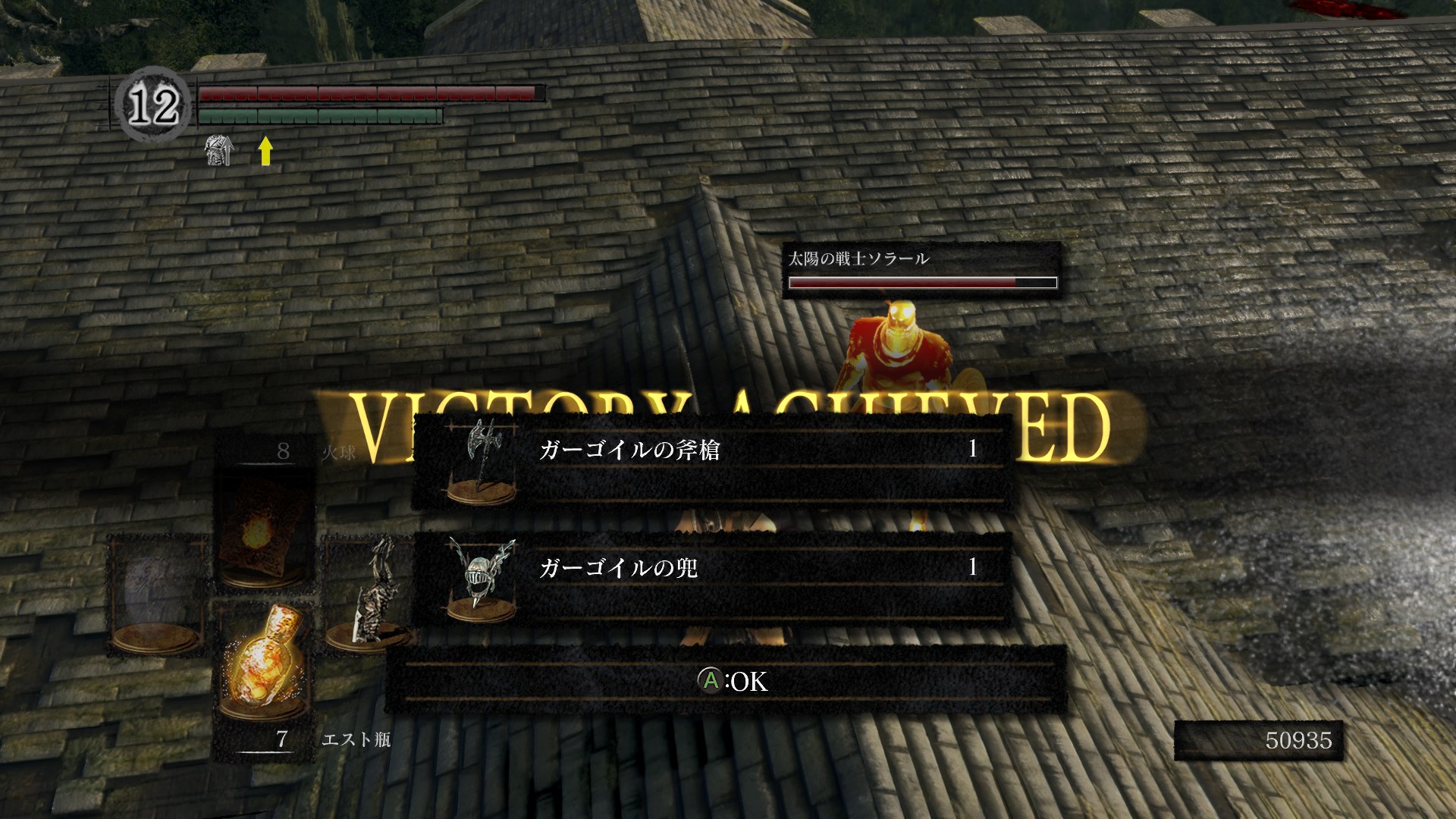Select the left-hand shield slot
Viewport: 1456px width, 819px height.
[x=158, y=595]
